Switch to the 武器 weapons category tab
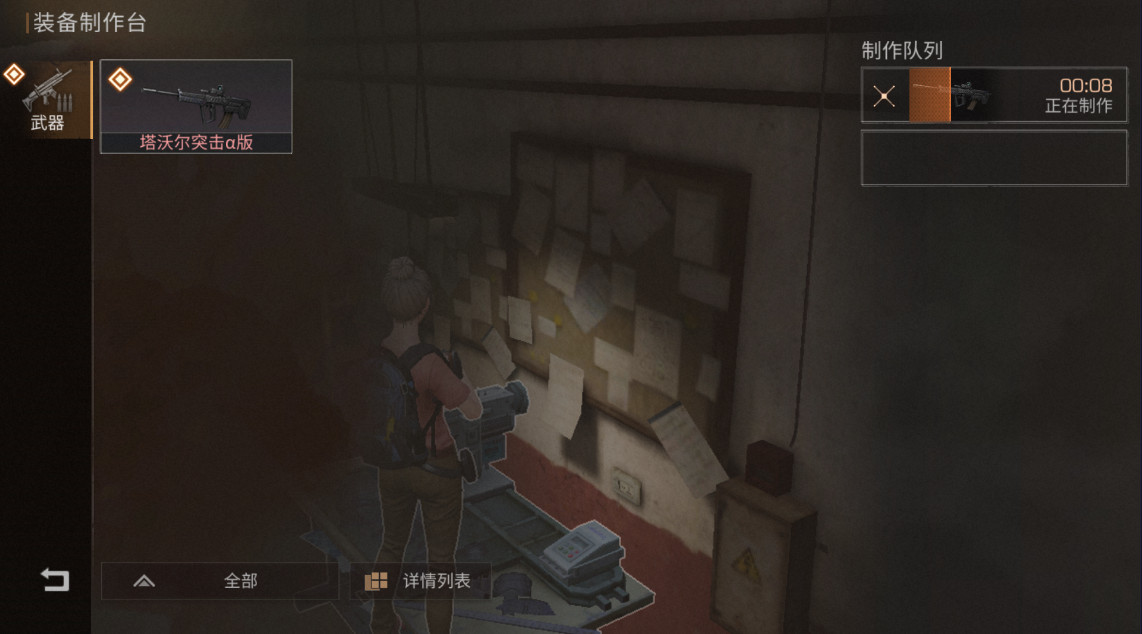The height and width of the screenshot is (634, 1142). click(46, 100)
